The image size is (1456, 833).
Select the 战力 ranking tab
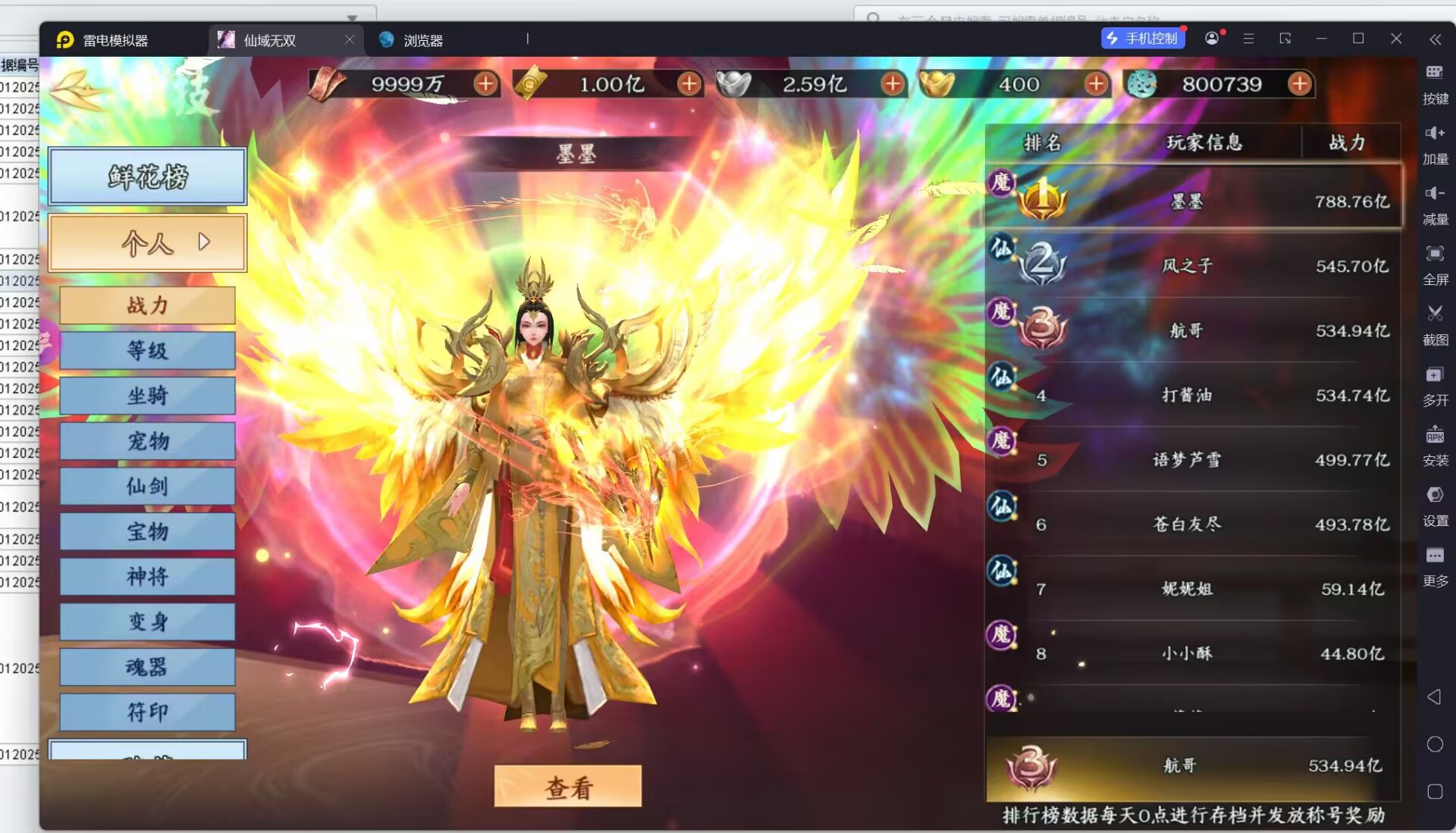(x=147, y=305)
